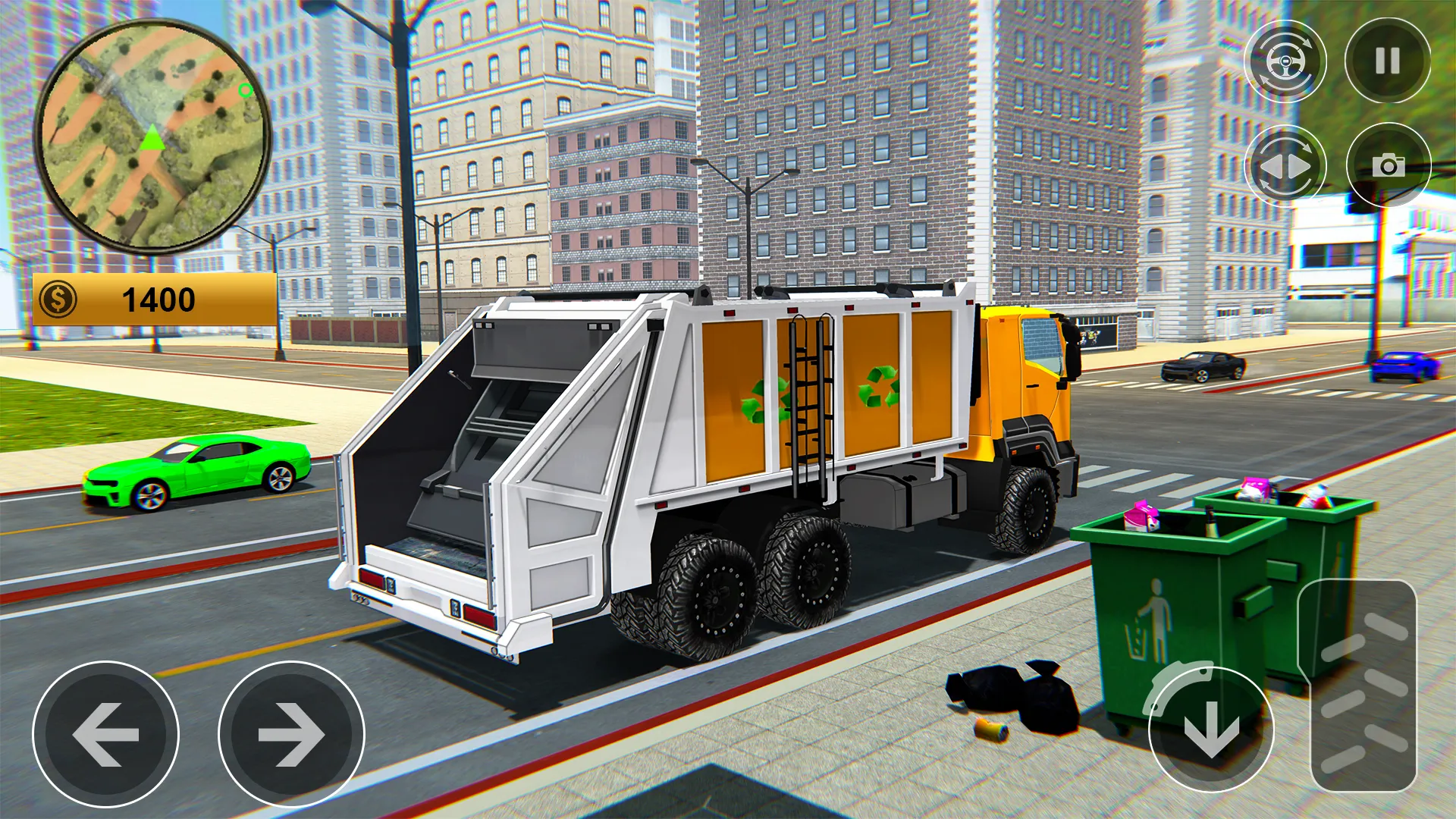Image resolution: width=1456 pixels, height=819 pixels.
Task: Switch camera perspective using the camera toggle
Action: click(1388, 165)
